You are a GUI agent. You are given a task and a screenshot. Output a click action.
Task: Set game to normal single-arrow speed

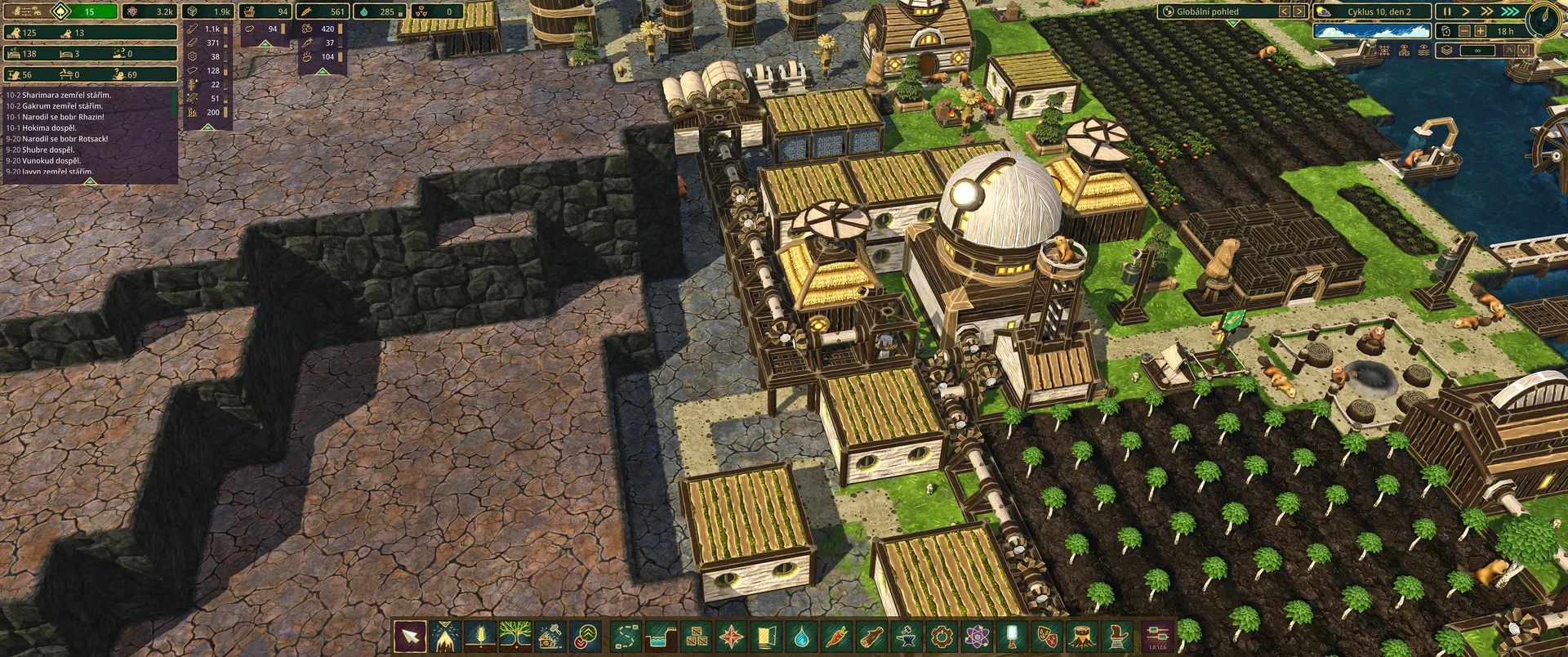[x=1466, y=11]
